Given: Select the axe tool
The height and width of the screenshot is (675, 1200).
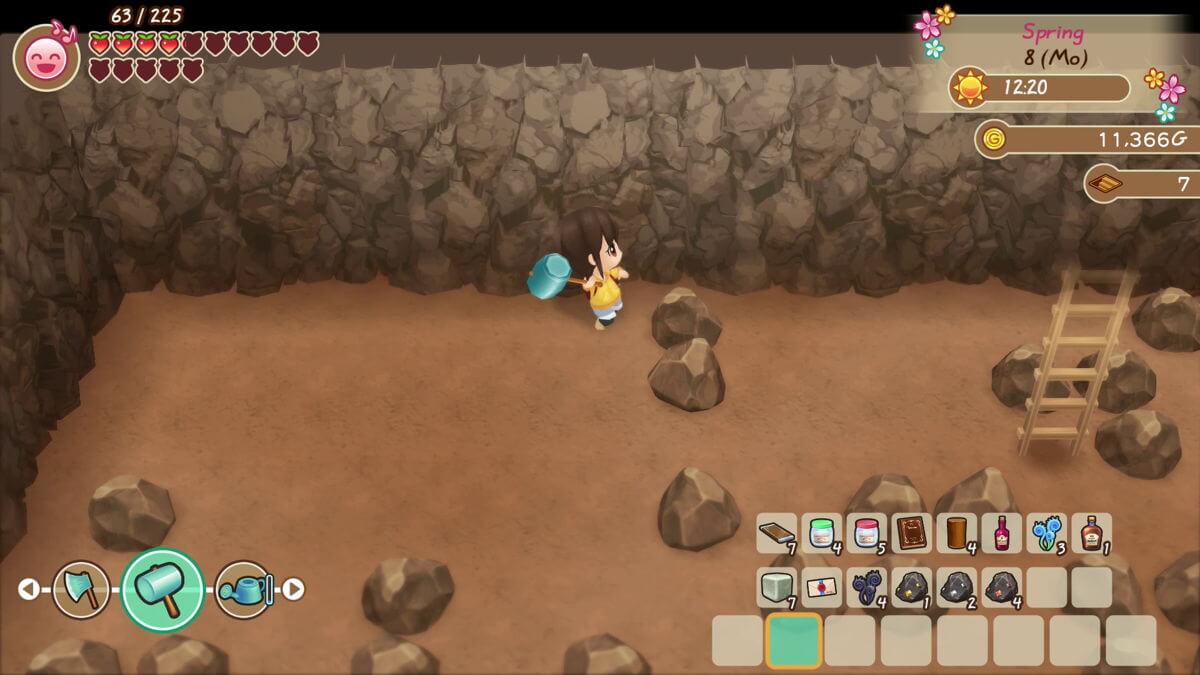Looking at the screenshot, I should (x=81, y=590).
